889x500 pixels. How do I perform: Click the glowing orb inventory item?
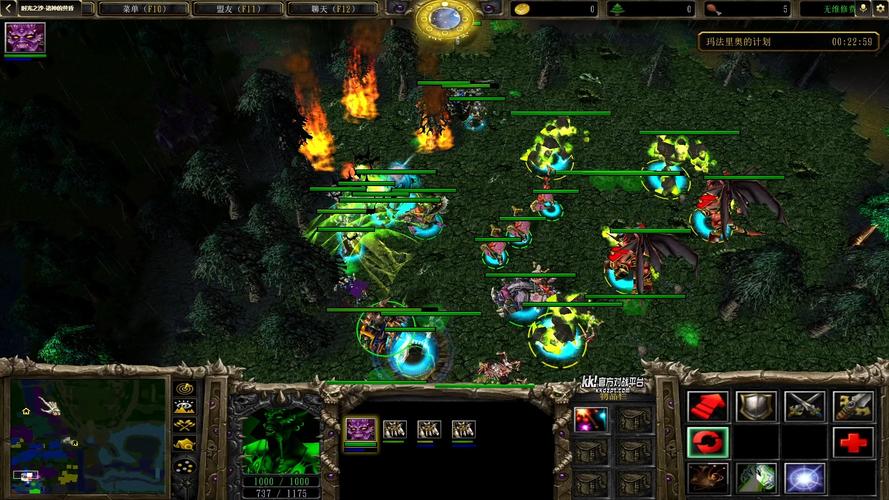click(588, 418)
